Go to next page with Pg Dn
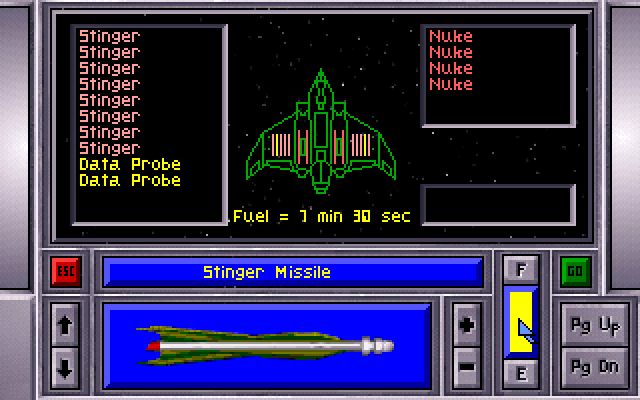640x400 pixels. [595, 364]
